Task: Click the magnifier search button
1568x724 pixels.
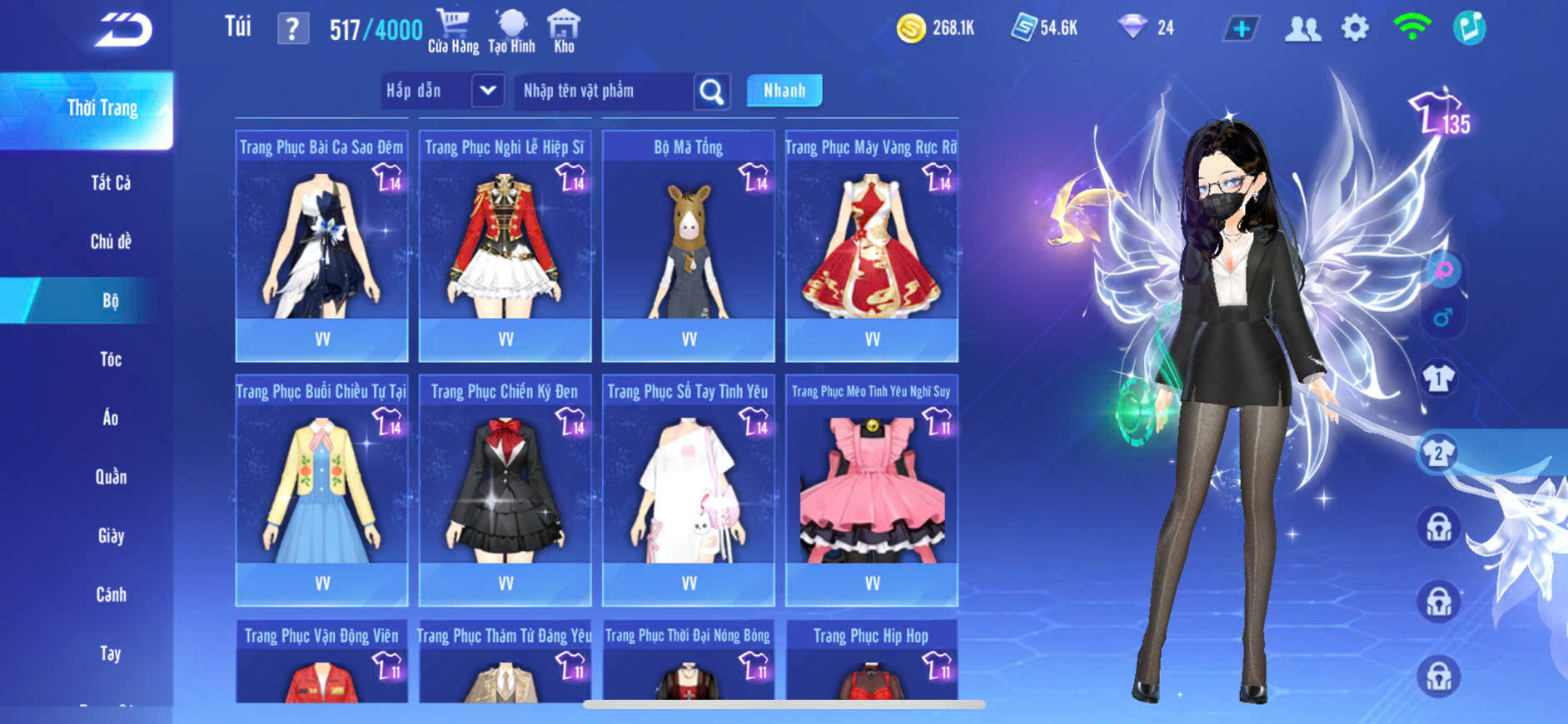Action: pos(712,91)
